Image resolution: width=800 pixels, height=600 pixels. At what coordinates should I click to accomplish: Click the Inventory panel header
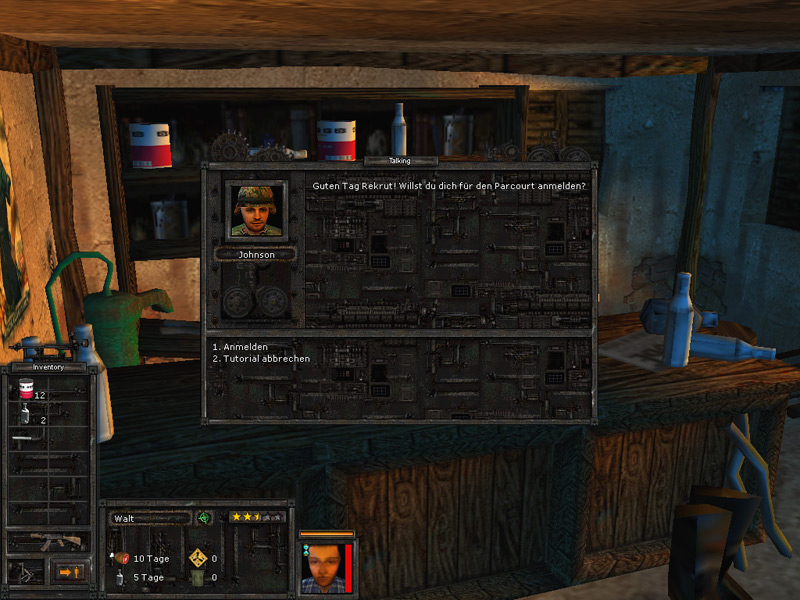click(48, 366)
